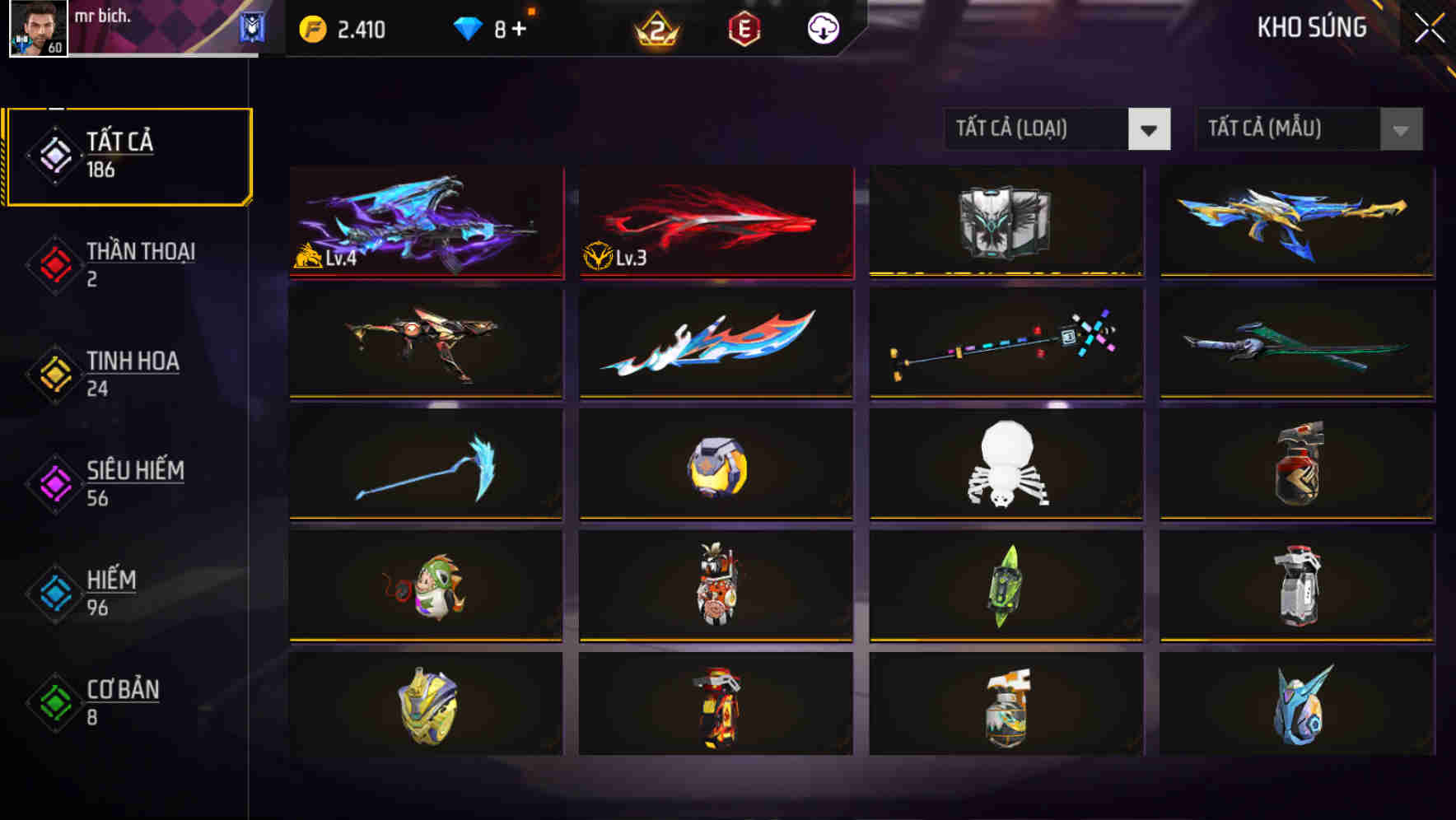Click the white spider backpack item
The image size is (1456, 820).
[1005, 464]
